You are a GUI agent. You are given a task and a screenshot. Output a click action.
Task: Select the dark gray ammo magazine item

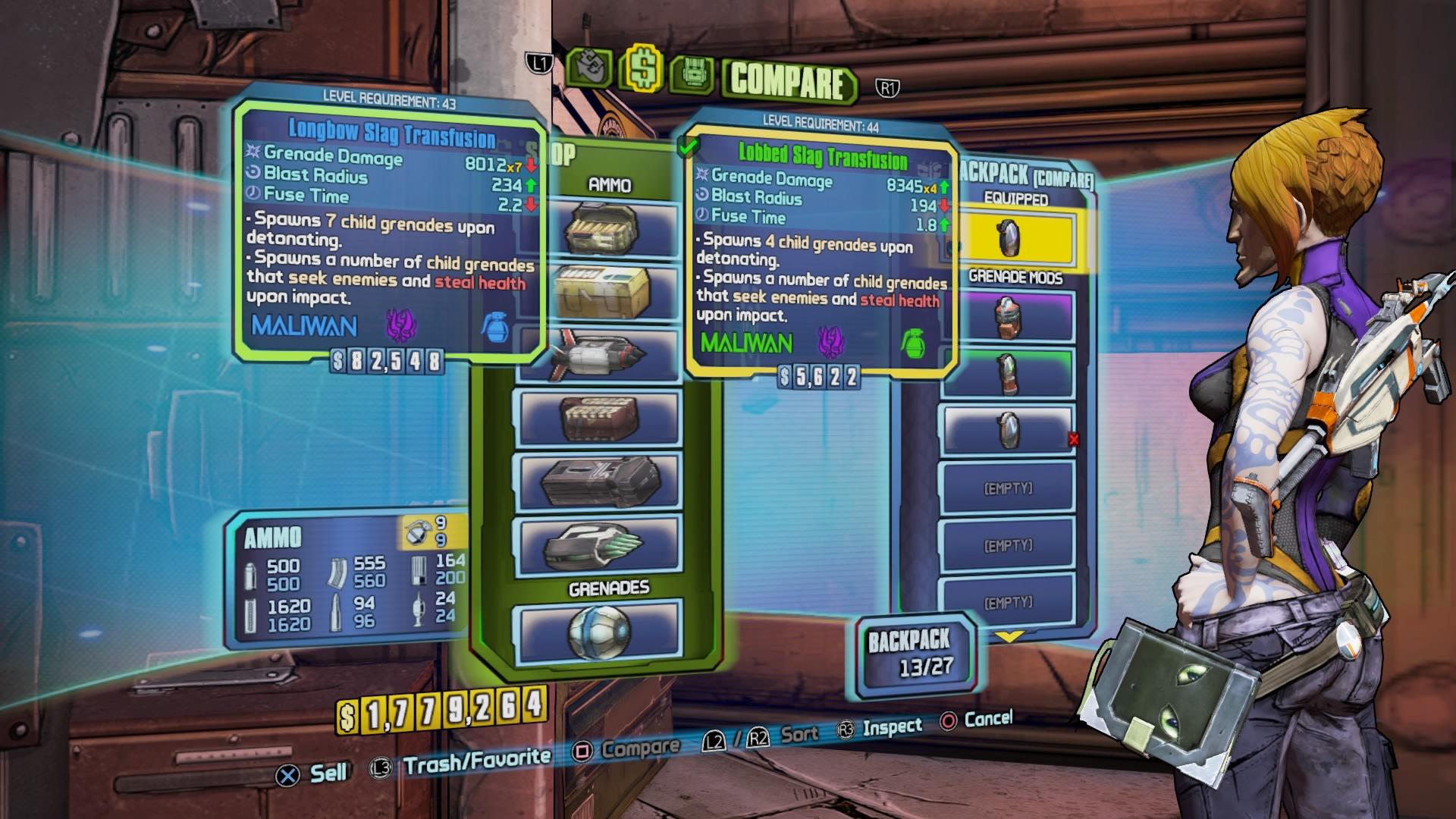[x=601, y=481]
